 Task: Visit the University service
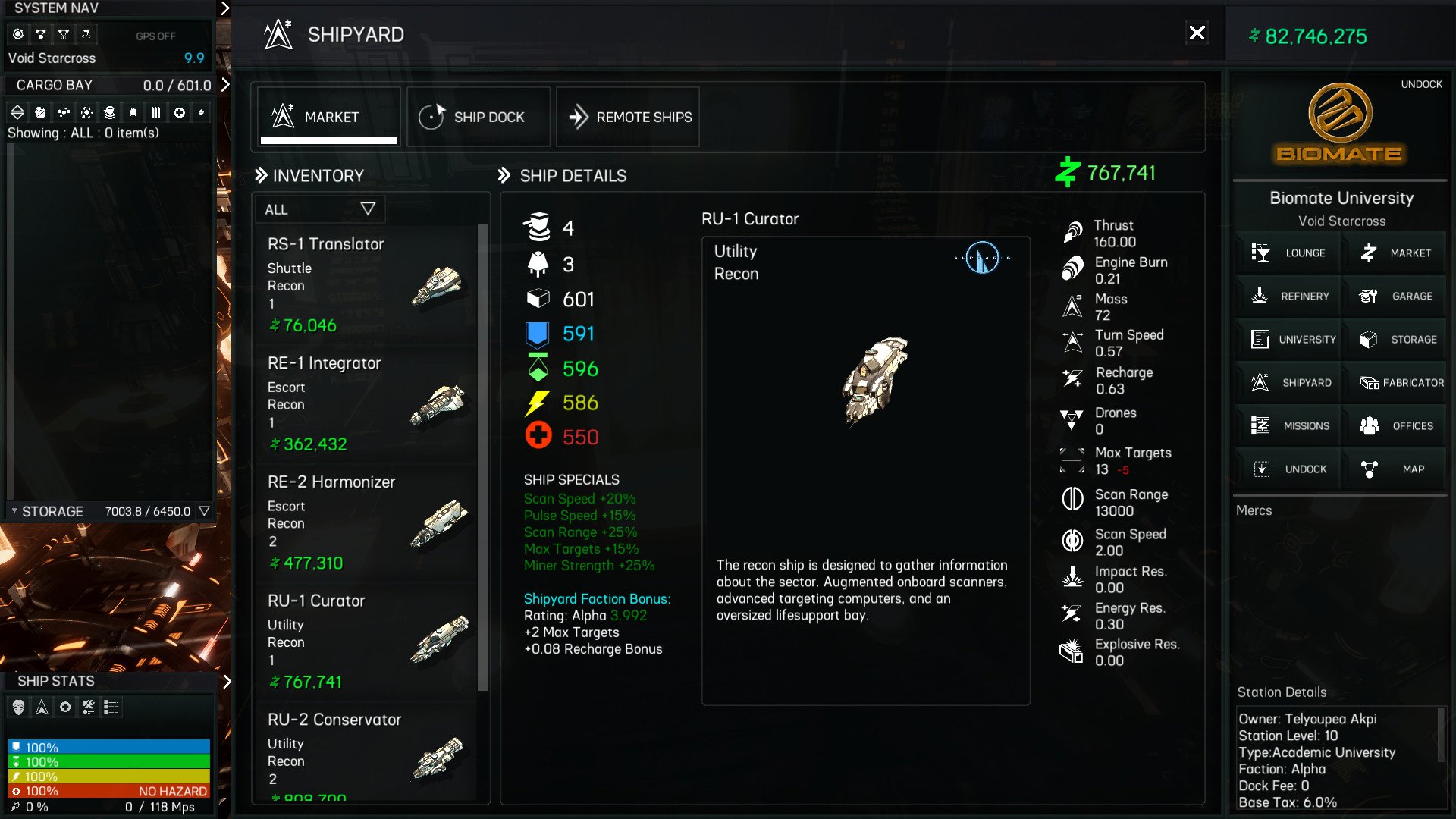tap(1288, 339)
